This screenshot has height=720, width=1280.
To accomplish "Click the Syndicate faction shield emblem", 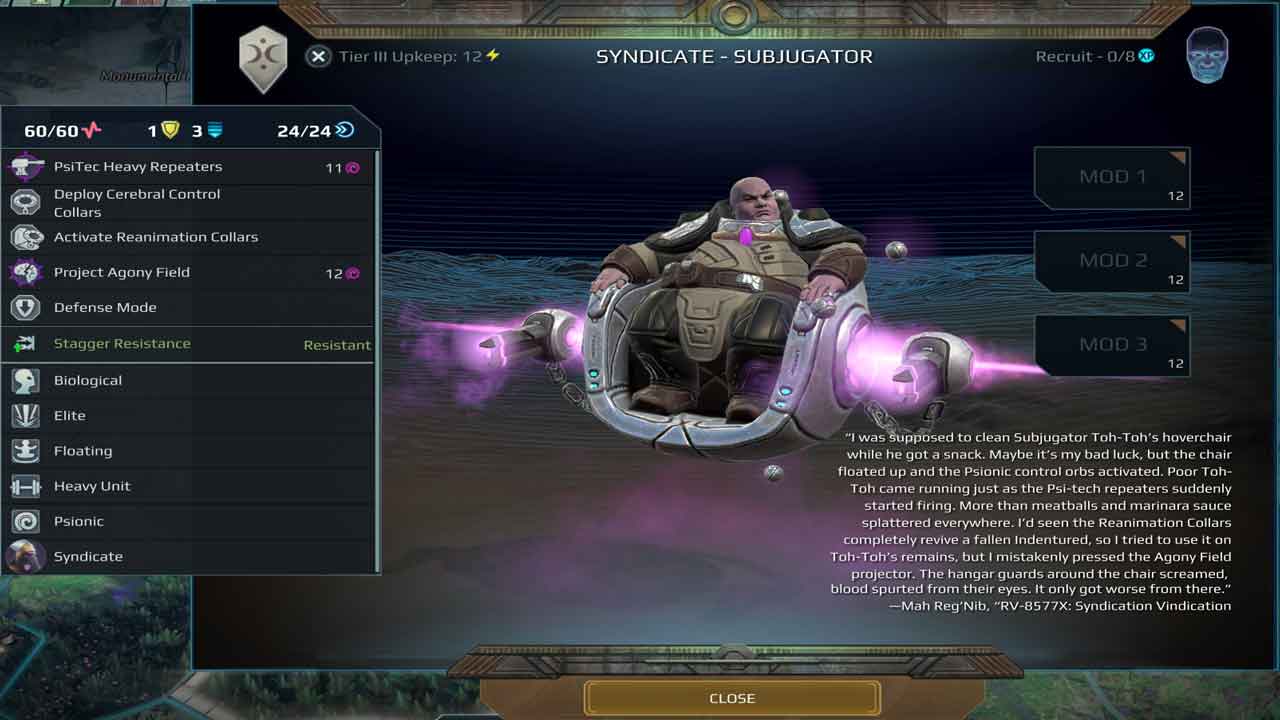I will (263, 58).
